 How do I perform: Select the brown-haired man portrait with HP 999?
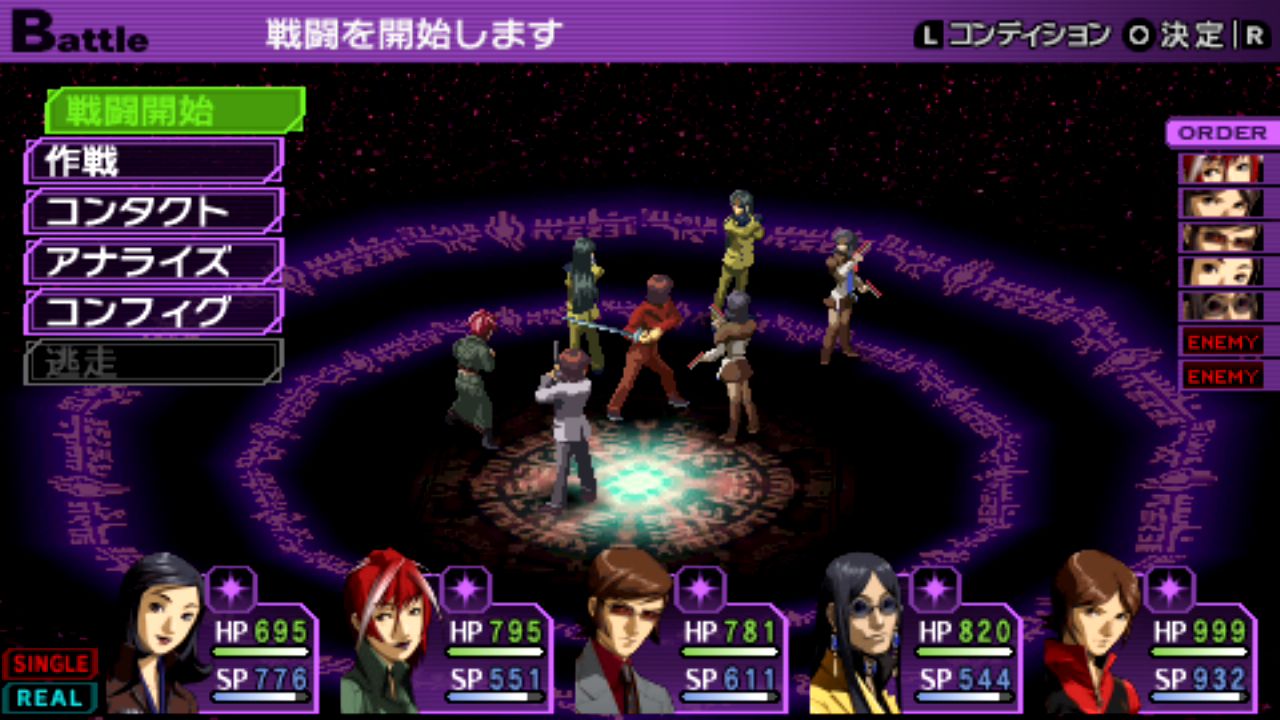point(1093,632)
